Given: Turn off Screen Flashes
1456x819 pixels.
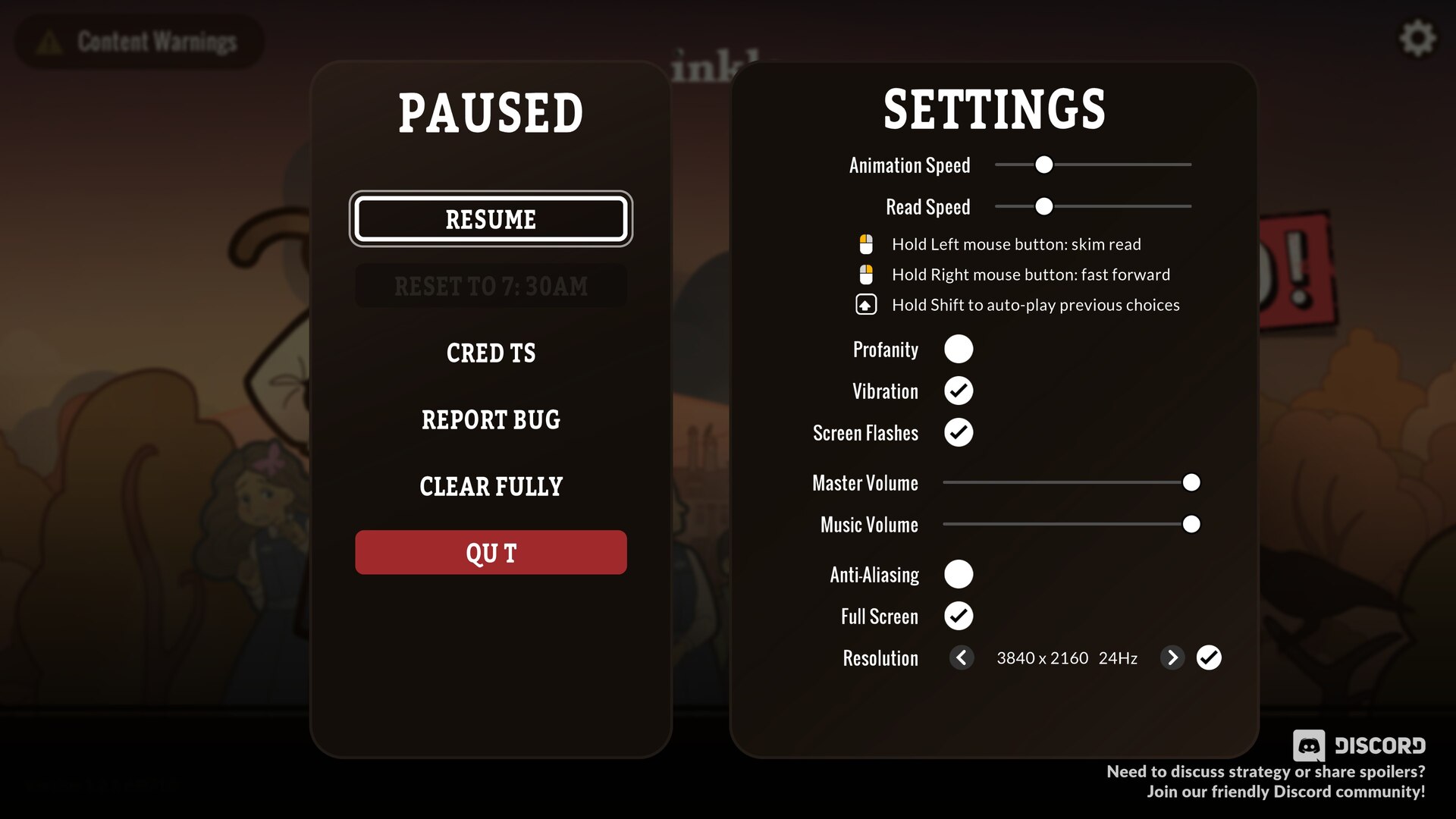Looking at the screenshot, I should [x=959, y=433].
